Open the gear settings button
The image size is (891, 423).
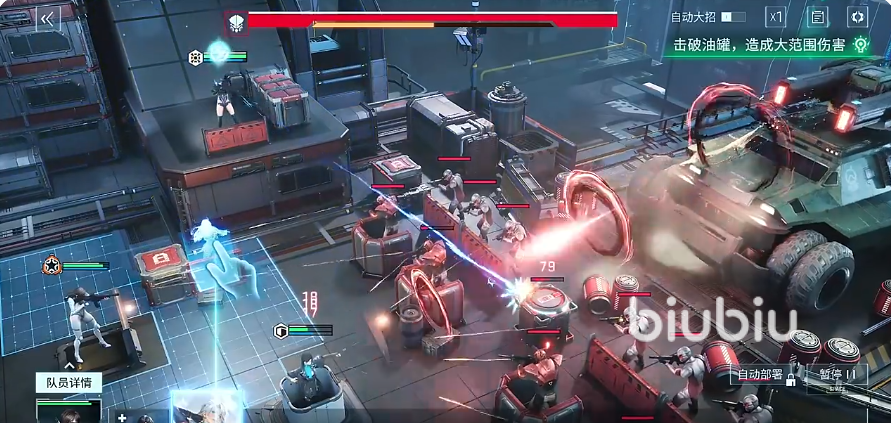click(x=857, y=17)
